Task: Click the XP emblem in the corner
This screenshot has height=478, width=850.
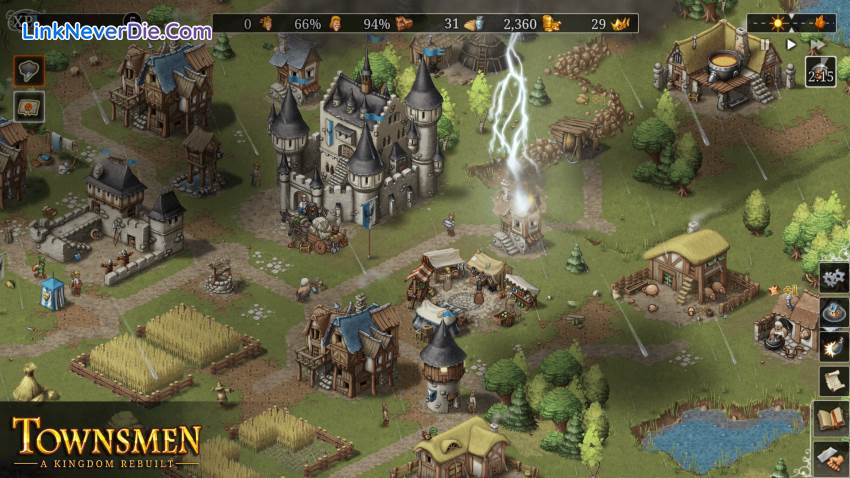Action: click(22, 19)
